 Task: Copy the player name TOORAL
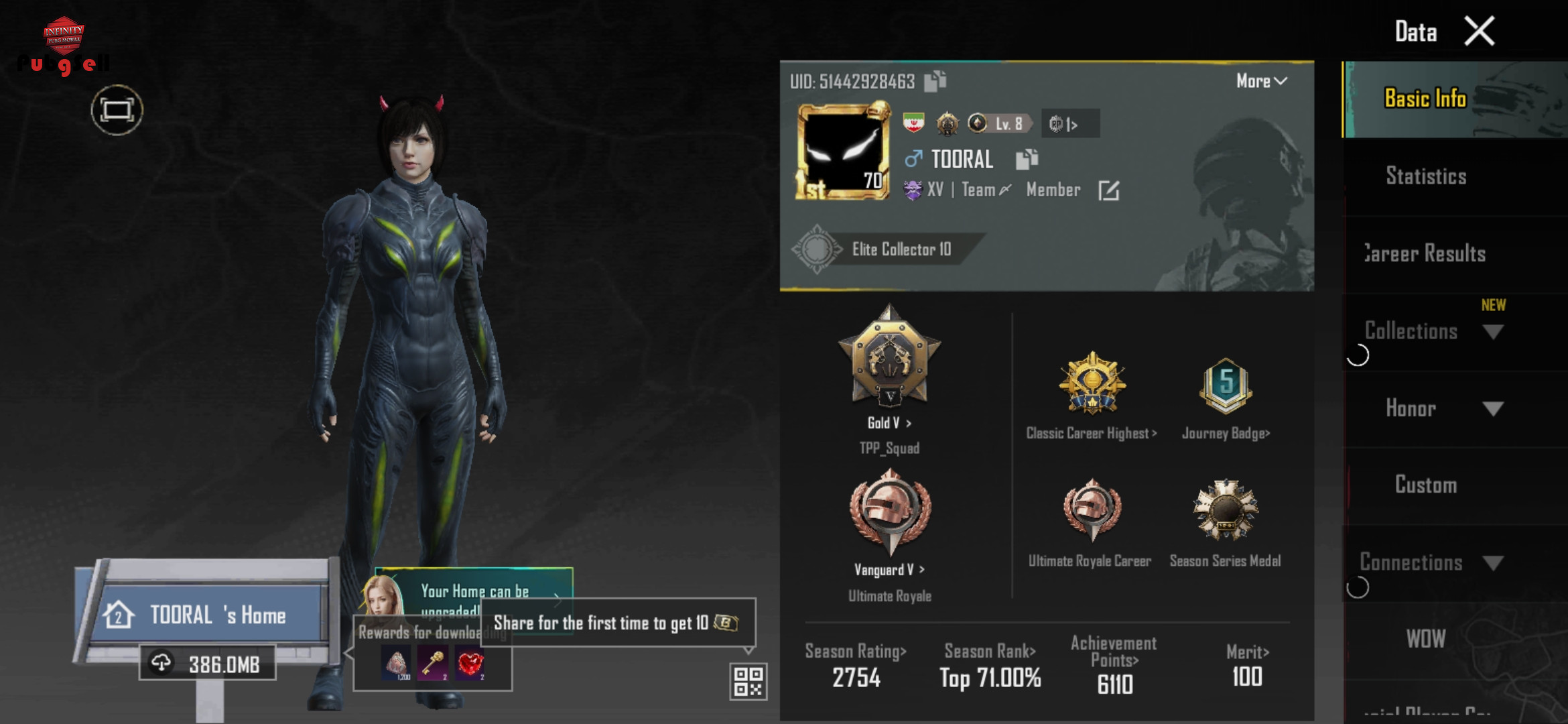click(x=1026, y=159)
